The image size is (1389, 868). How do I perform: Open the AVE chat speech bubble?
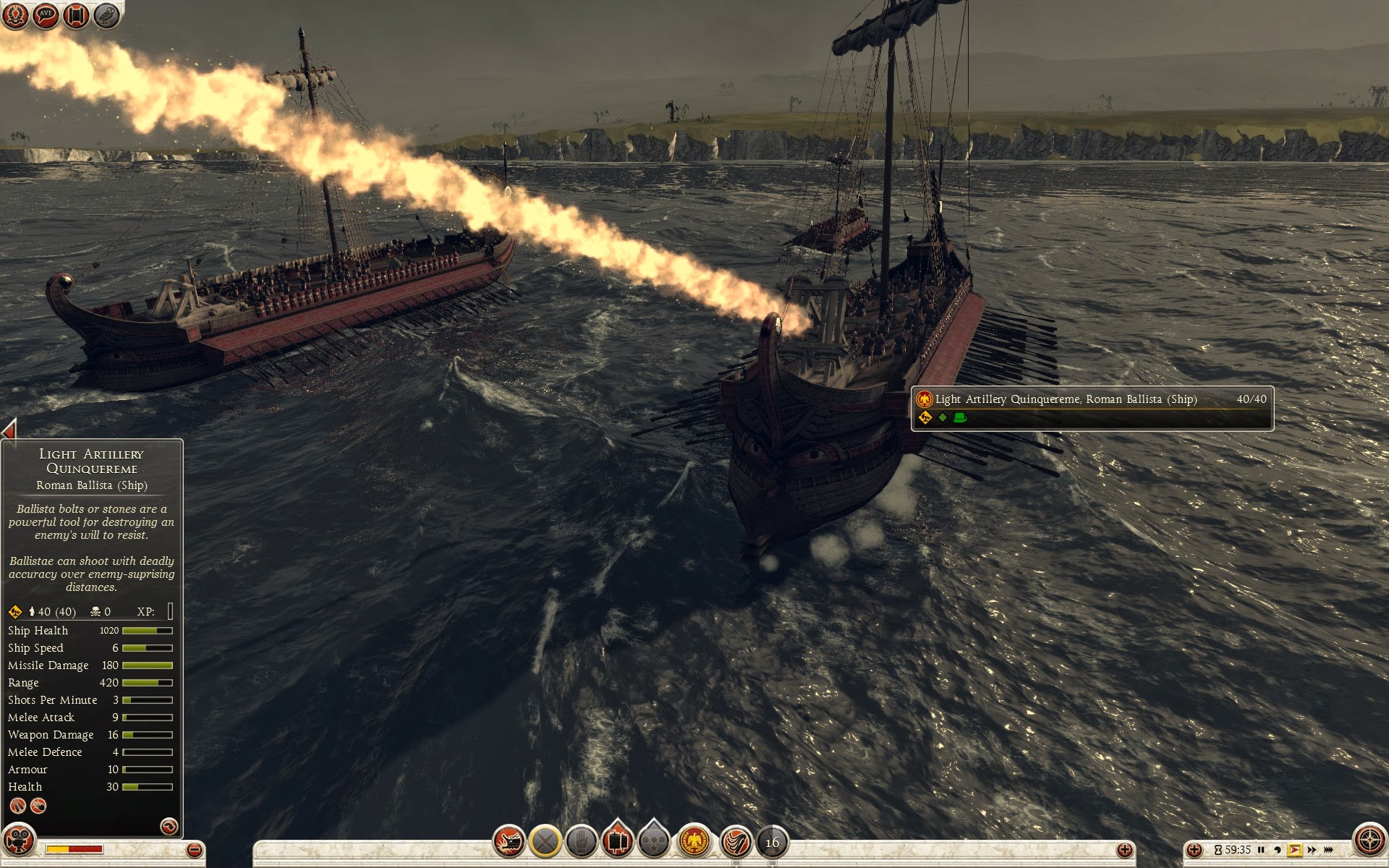pyautogui.click(x=46, y=15)
